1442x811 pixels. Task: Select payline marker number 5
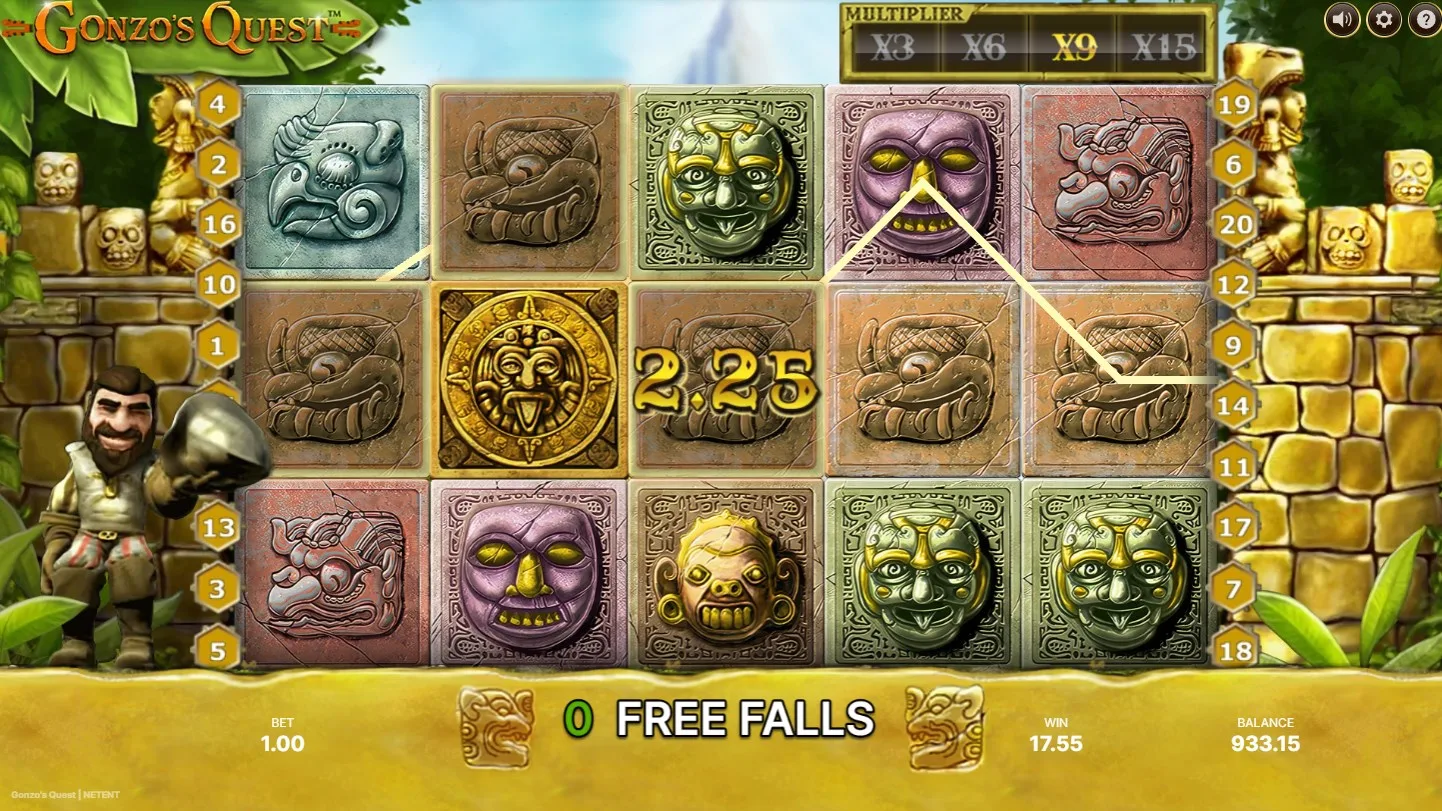click(218, 650)
